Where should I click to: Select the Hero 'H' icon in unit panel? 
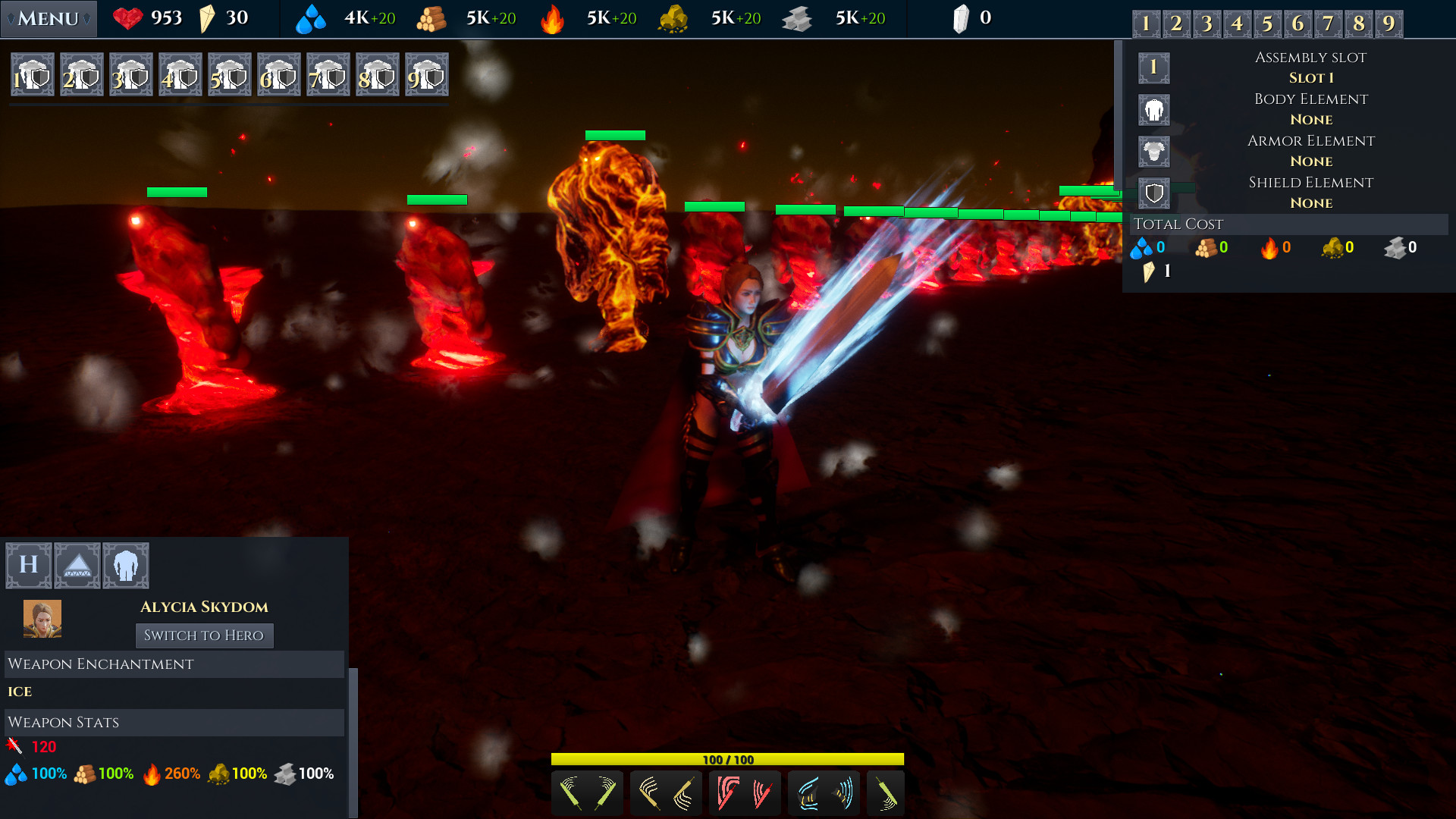(28, 565)
